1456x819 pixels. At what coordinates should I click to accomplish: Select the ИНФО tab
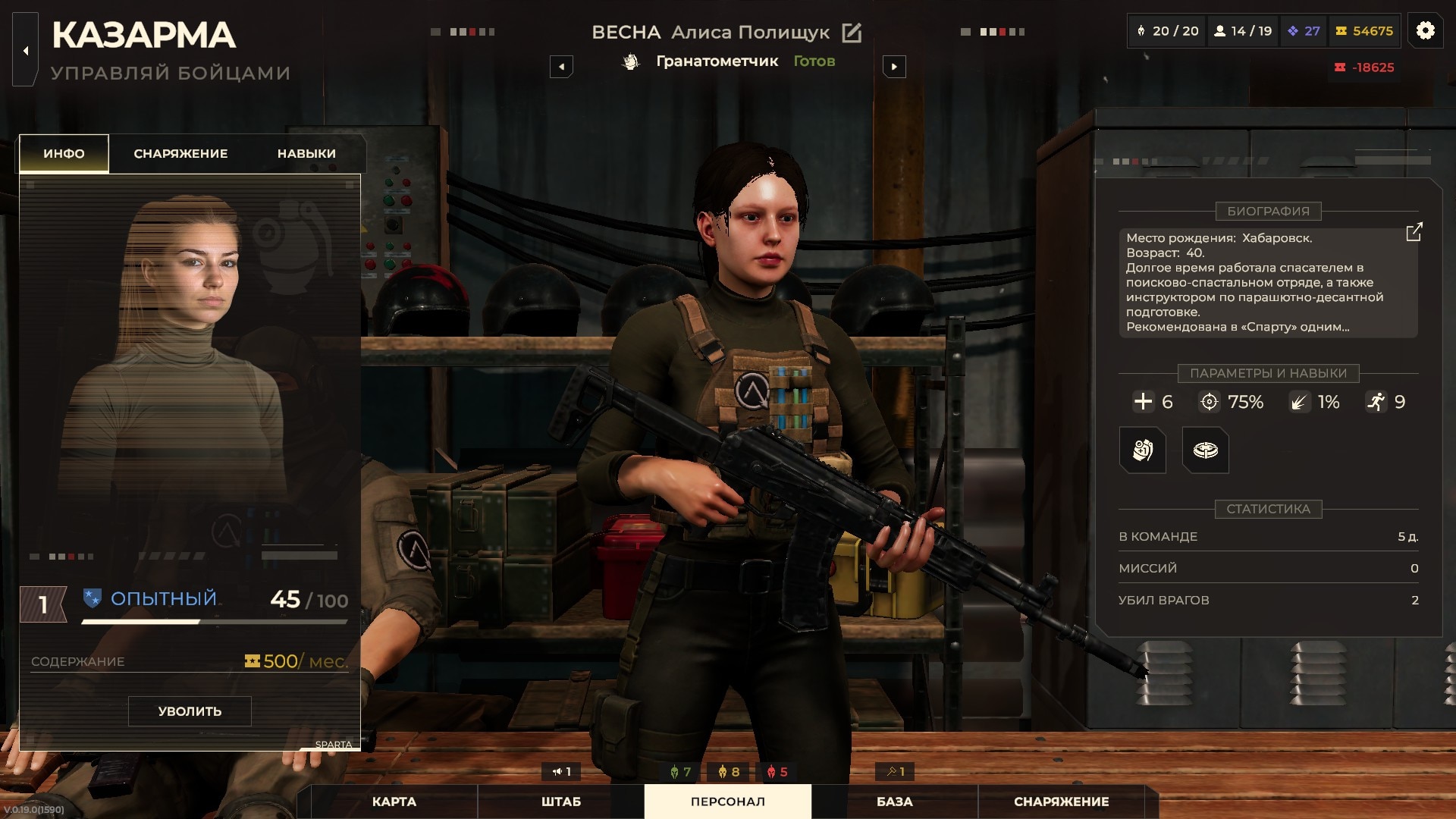point(64,153)
